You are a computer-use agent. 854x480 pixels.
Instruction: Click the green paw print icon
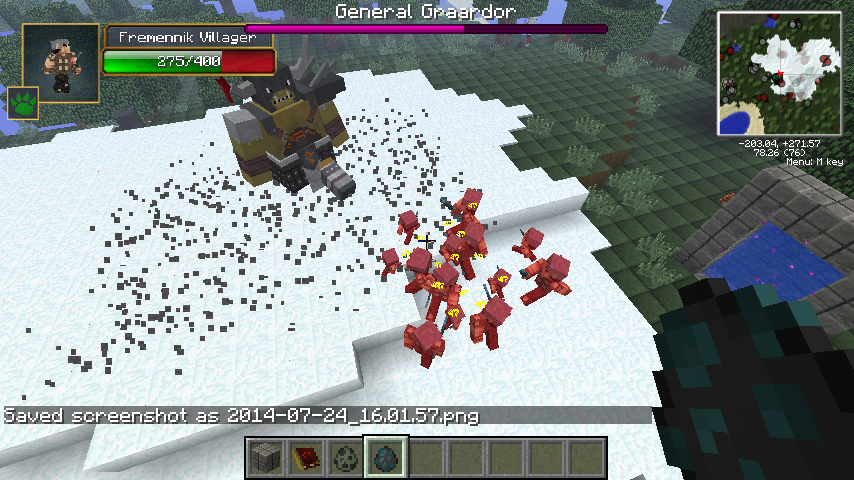pyautogui.click(x=23, y=102)
